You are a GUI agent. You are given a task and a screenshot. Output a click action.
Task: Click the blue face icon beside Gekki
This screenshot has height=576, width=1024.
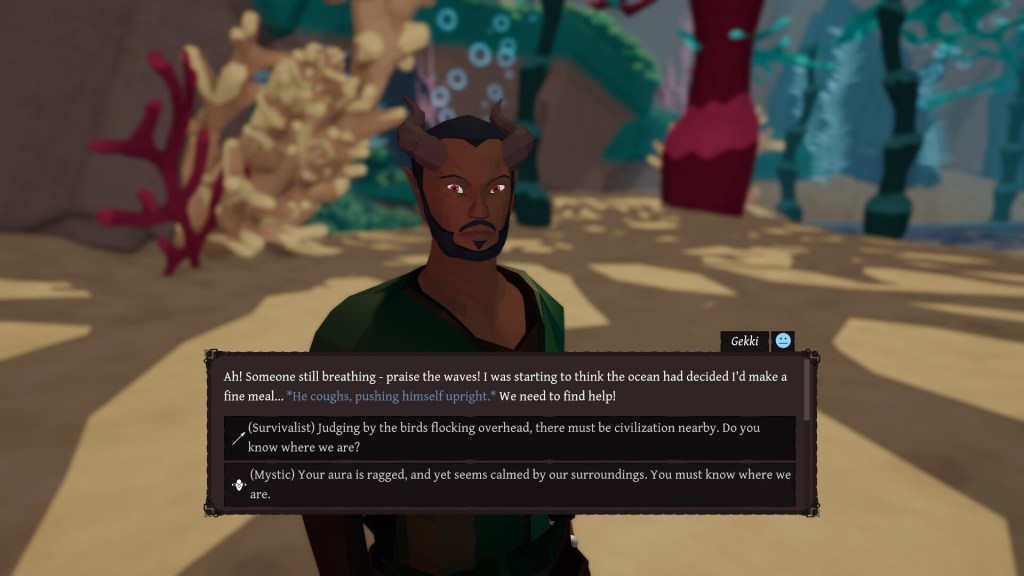coord(783,341)
